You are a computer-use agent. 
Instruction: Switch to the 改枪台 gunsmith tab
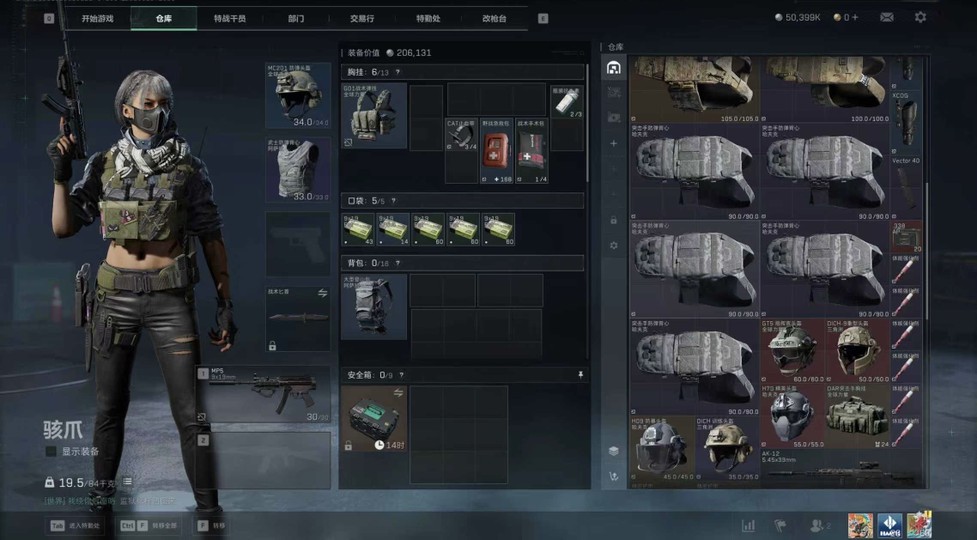494,18
